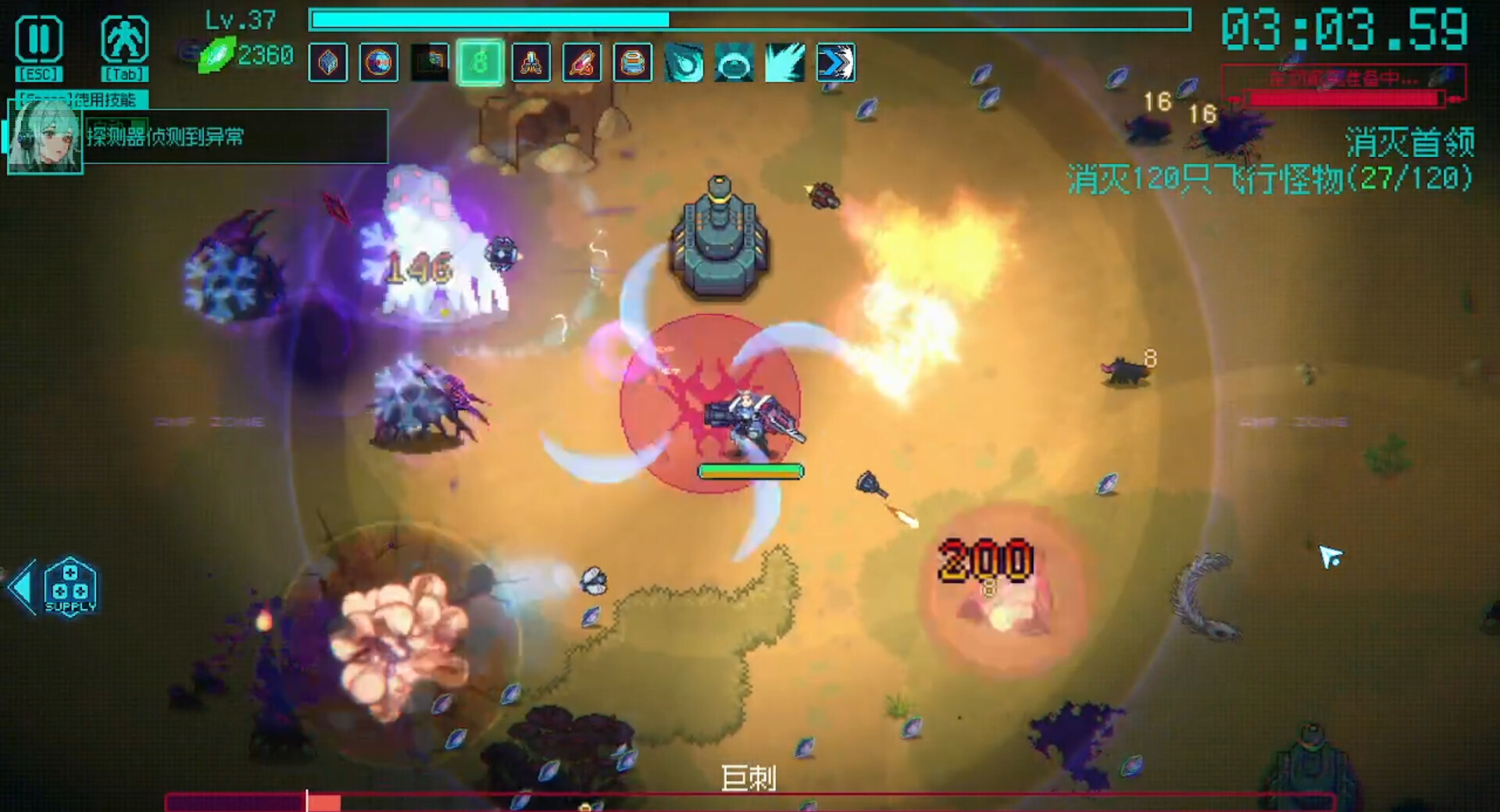This screenshot has width=1500, height=812.
Task: Select the striped canister skill icon
Action: tap(633, 62)
